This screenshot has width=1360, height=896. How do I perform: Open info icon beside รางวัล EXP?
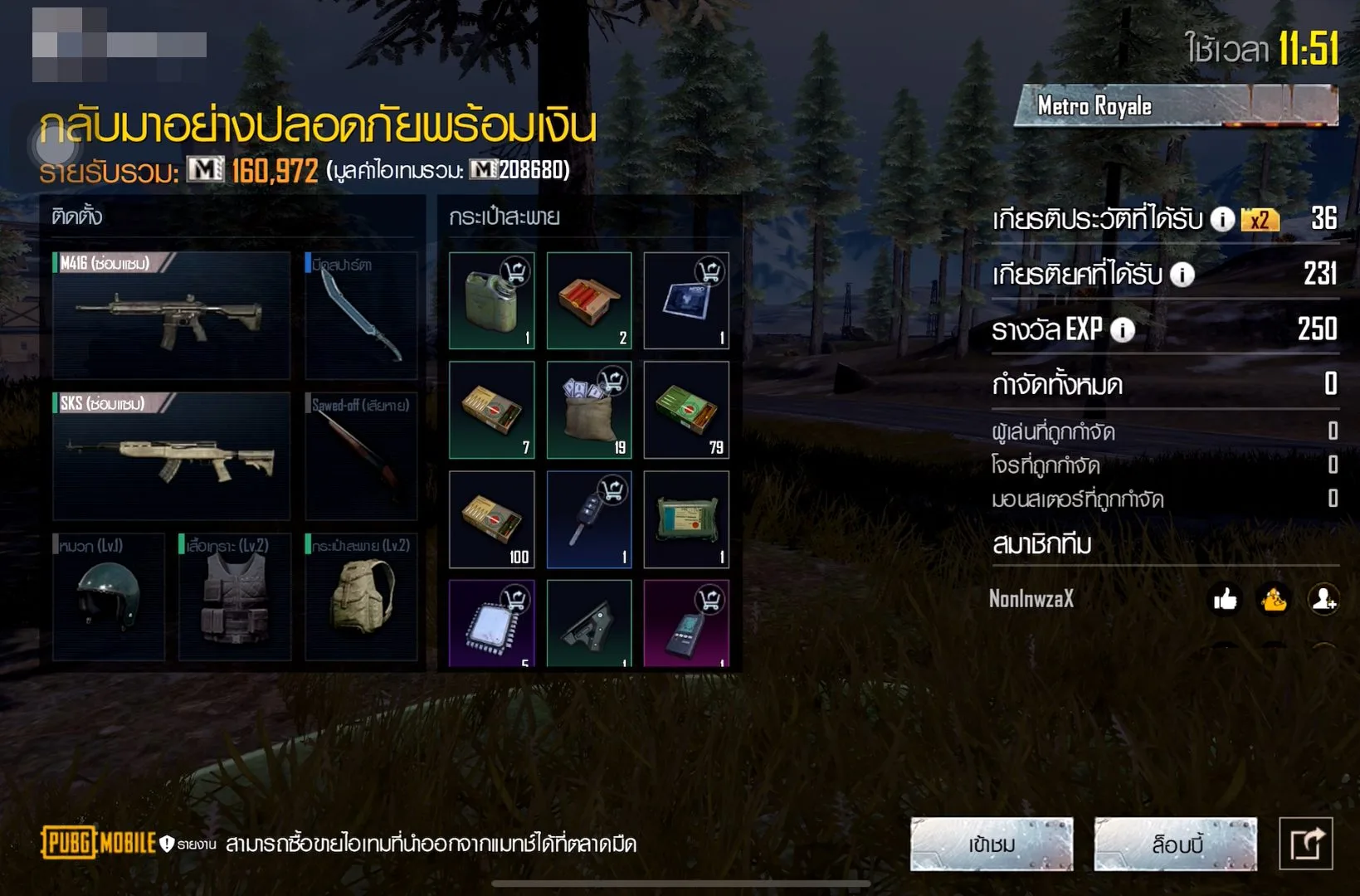click(1123, 330)
